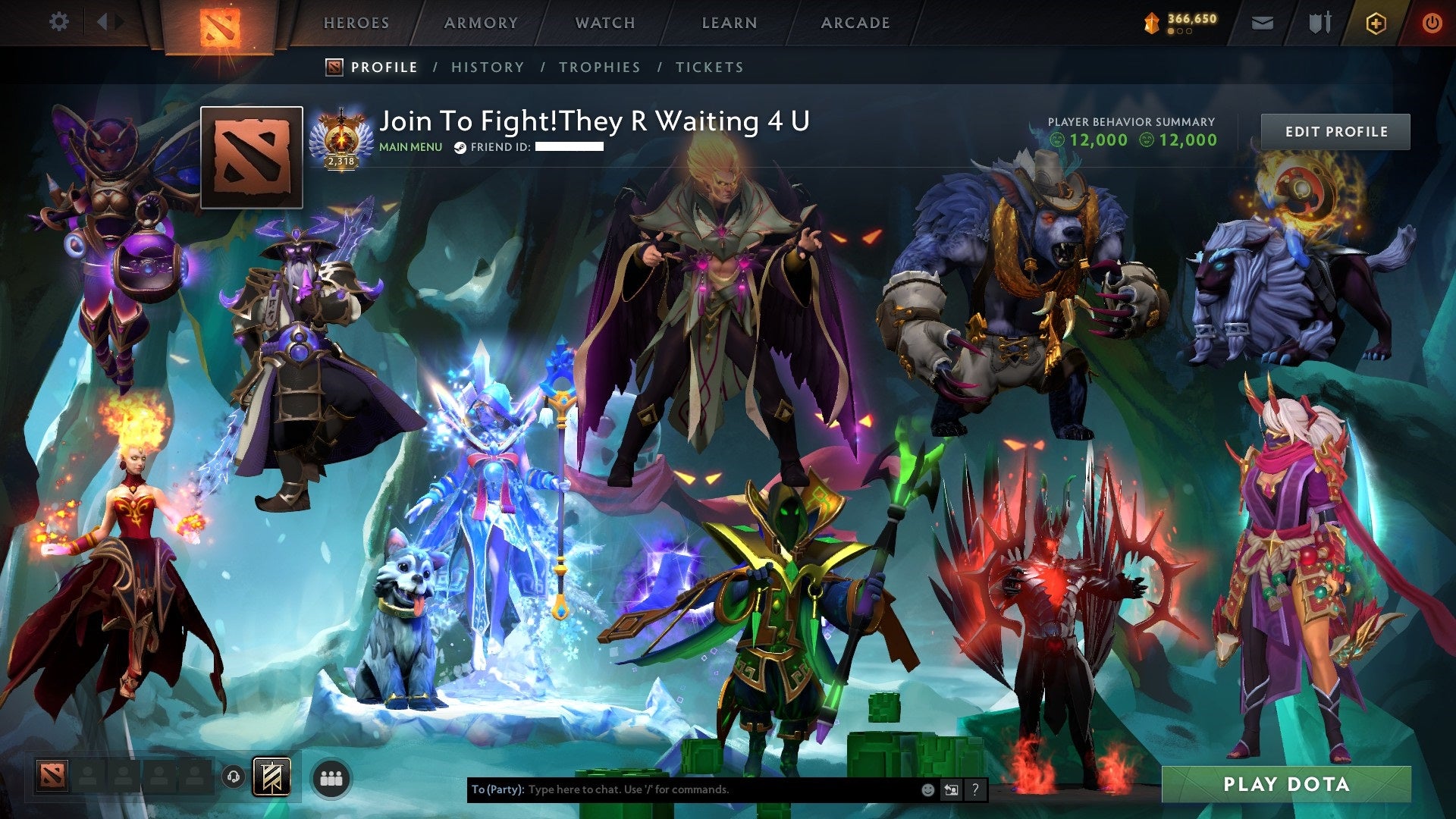Click the settings gear in top left
The width and height of the screenshot is (1456, 819).
[58, 21]
